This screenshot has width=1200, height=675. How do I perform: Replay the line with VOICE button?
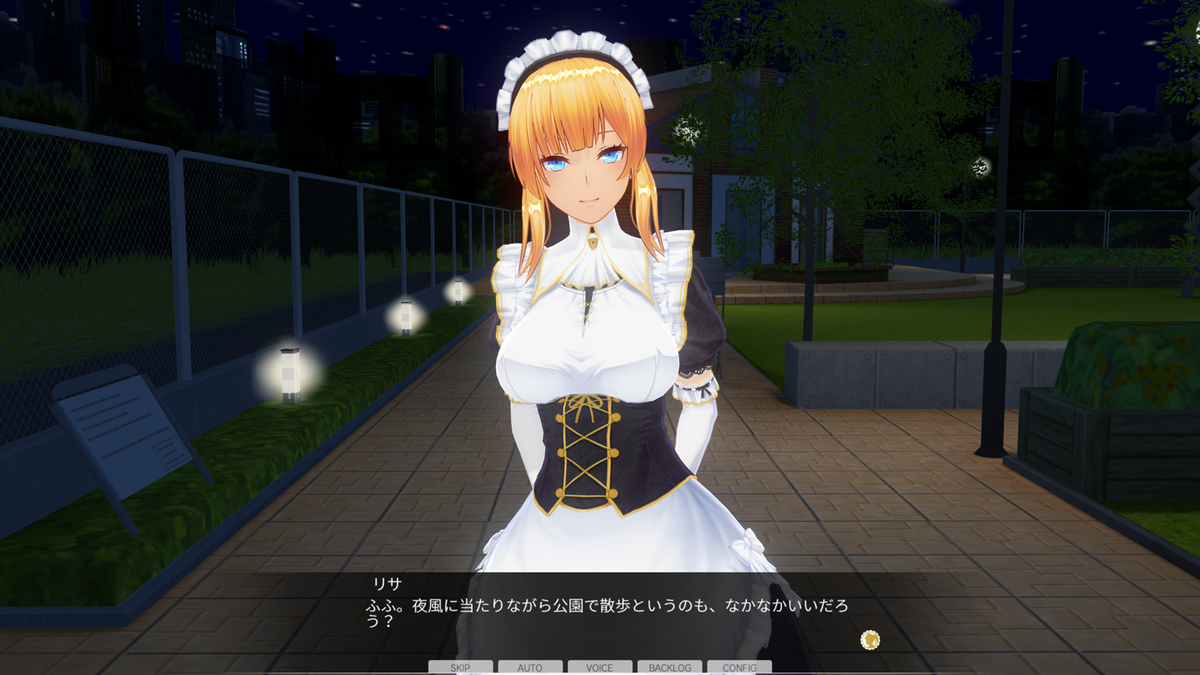600,667
